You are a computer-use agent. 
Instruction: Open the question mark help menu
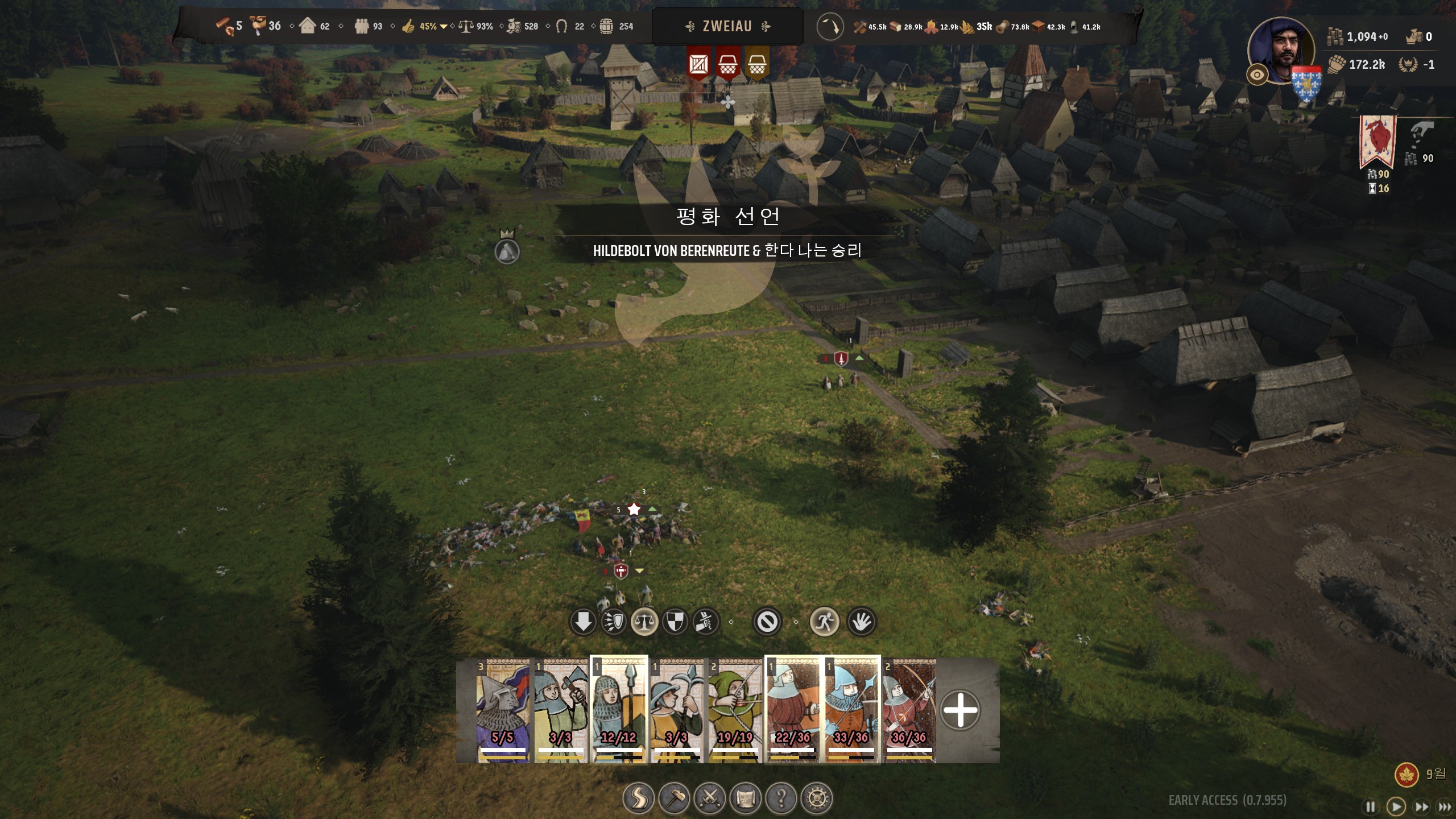781,799
